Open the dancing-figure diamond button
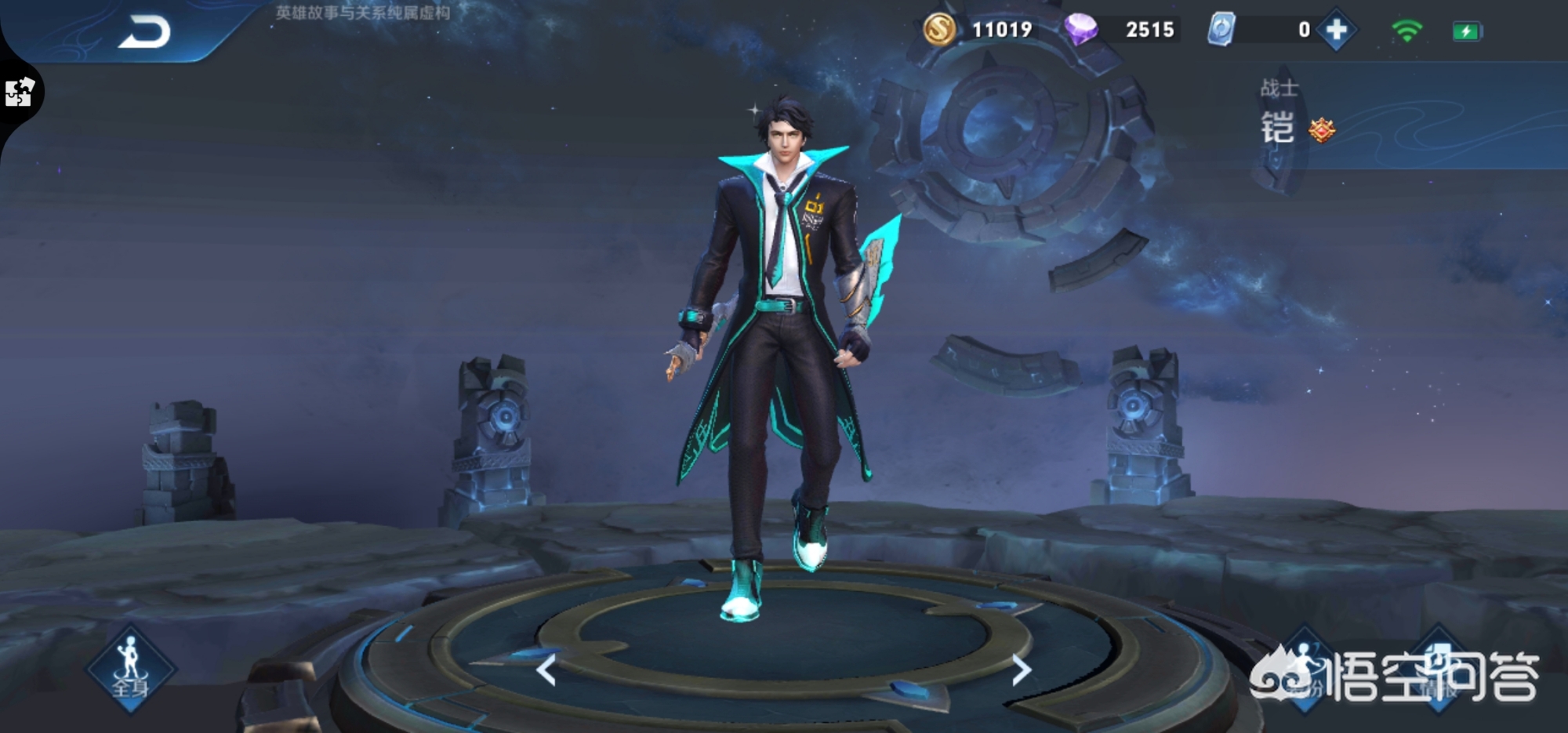The width and height of the screenshot is (1568, 733). pyautogui.click(x=1305, y=668)
